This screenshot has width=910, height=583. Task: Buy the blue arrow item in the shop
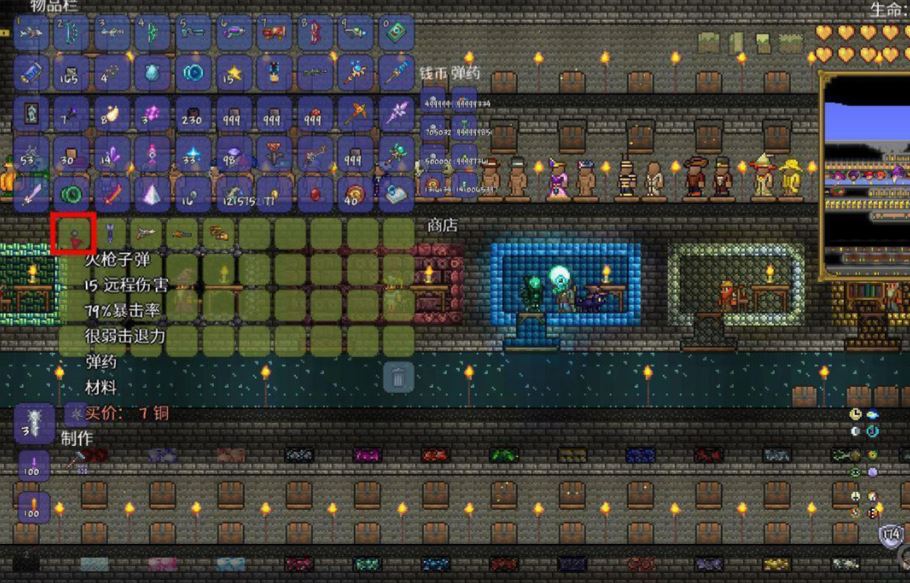pos(106,235)
